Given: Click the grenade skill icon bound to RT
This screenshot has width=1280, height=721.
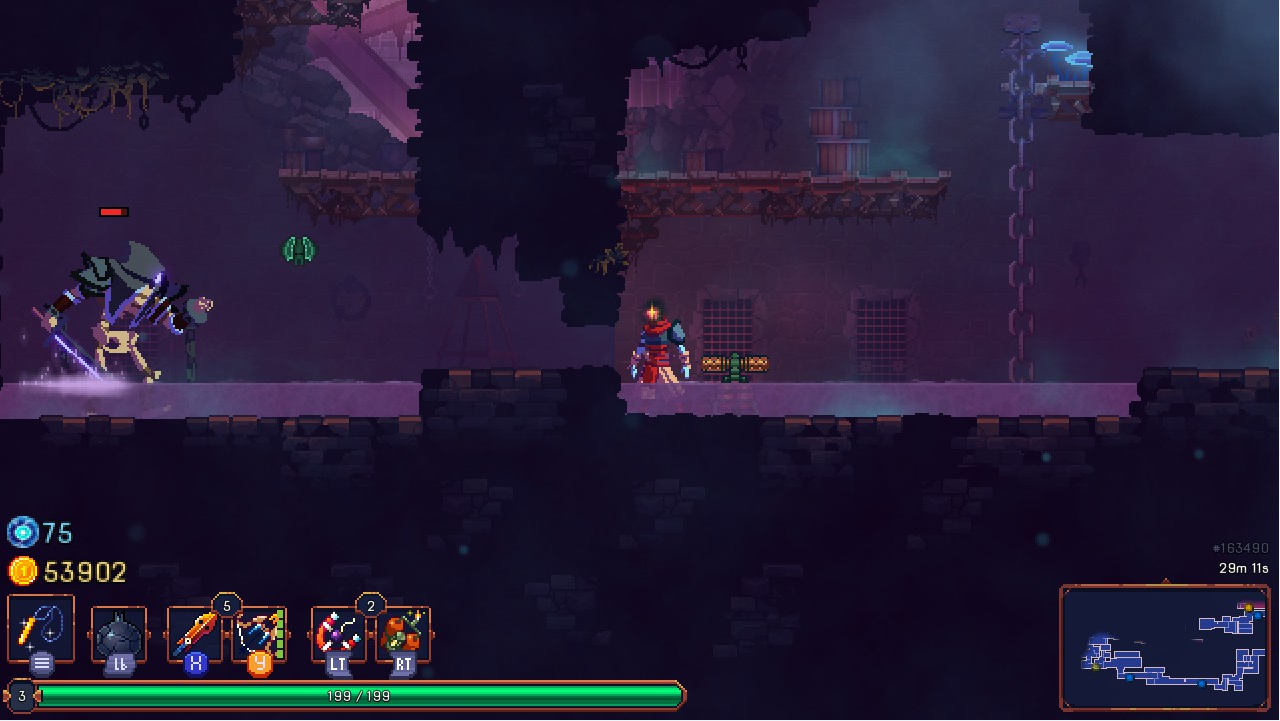Looking at the screenshot, I should (x=403, y=632).
